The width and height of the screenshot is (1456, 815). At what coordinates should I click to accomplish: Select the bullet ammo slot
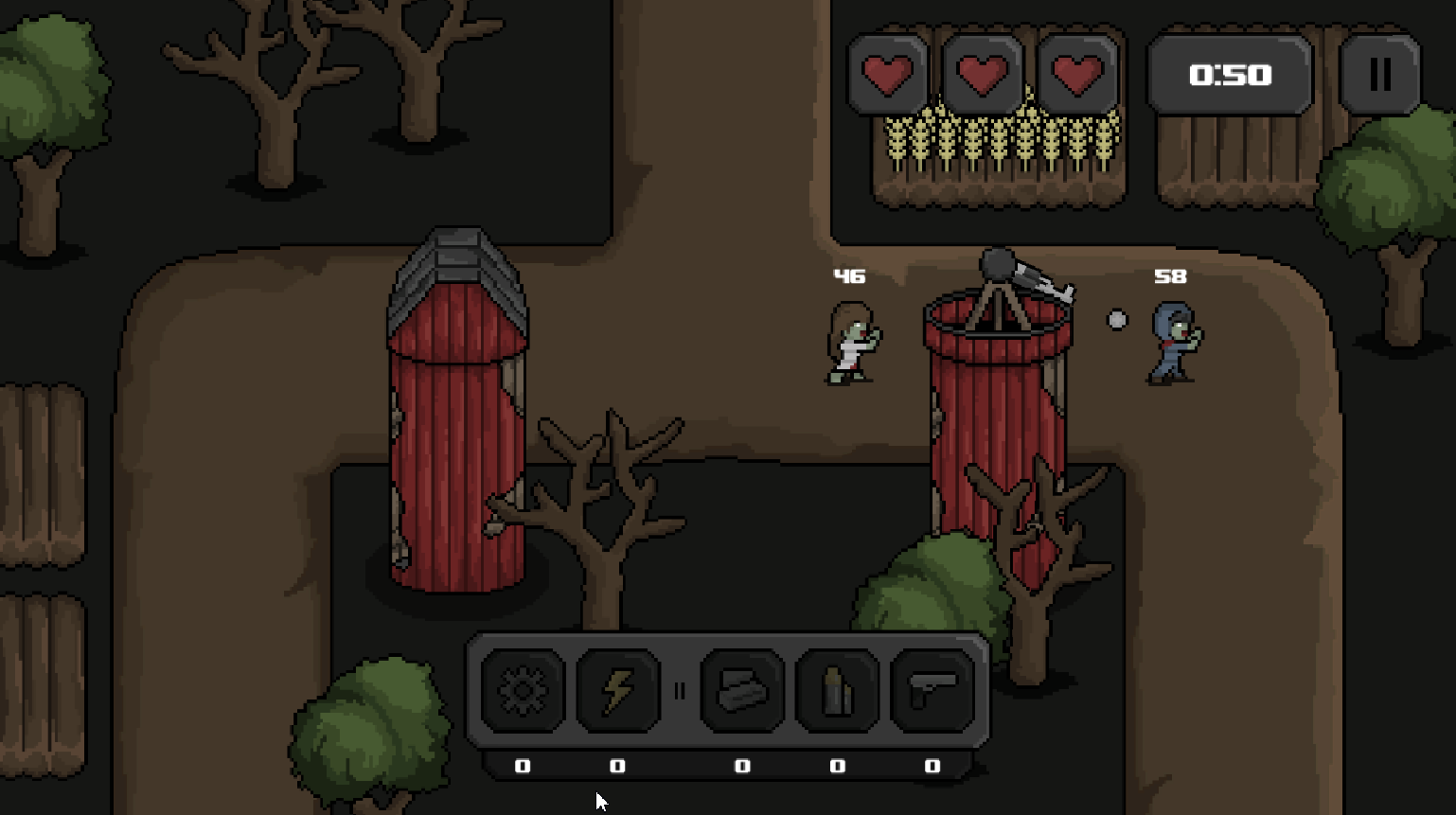[x=837, y=691]
